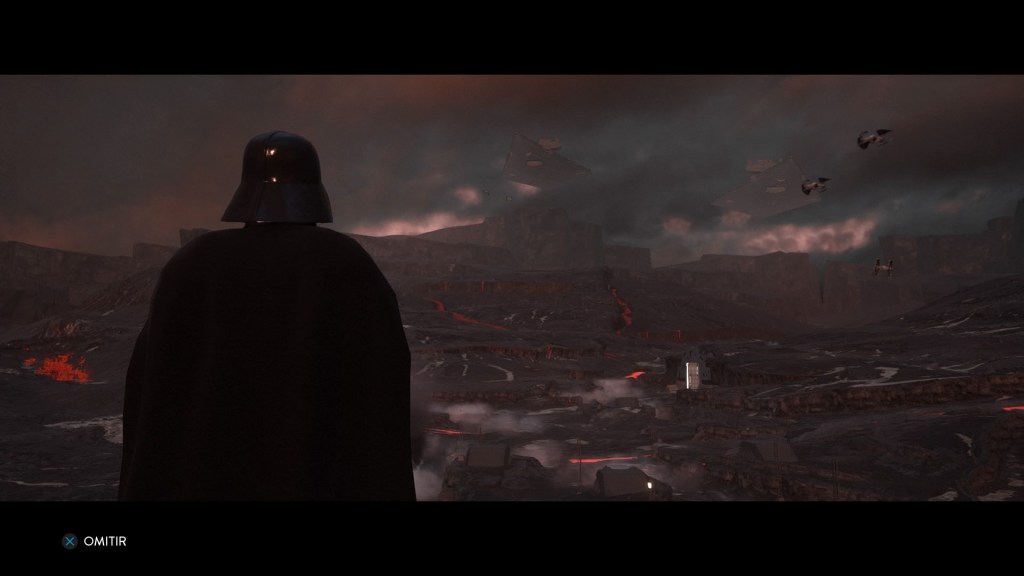This screenshot has width=1024, height=576.
Task: Skip the cutscene via the OMITIR label
Action: pyautogui.click(x=105, y=541)
